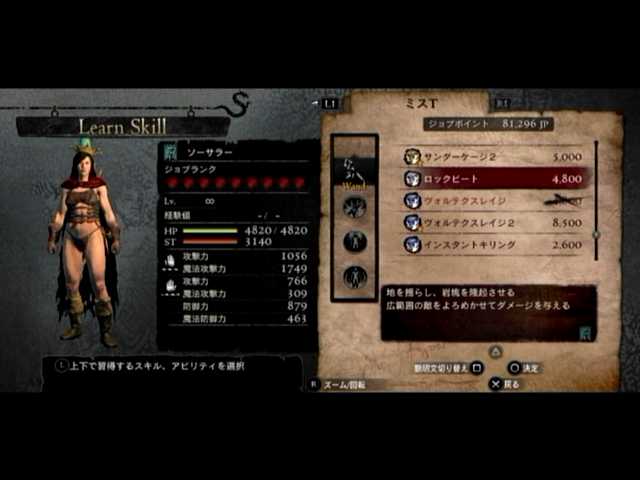Select the サンダーケージ2 skill row
Image resolution: width=640 pixels, height=480 pixels.
(x=488, y=157)
